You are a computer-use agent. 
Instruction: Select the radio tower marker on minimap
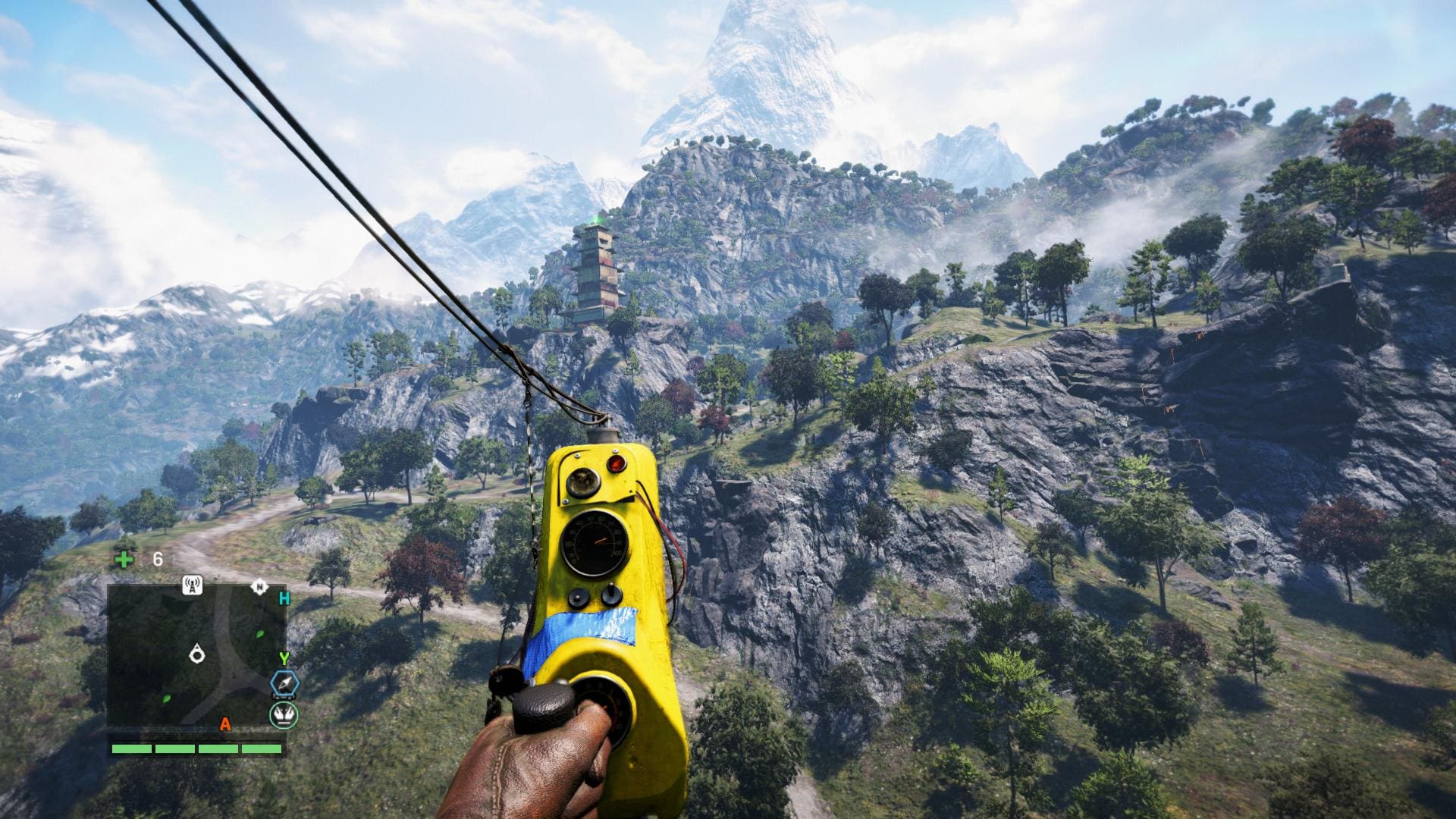[193, 585]
